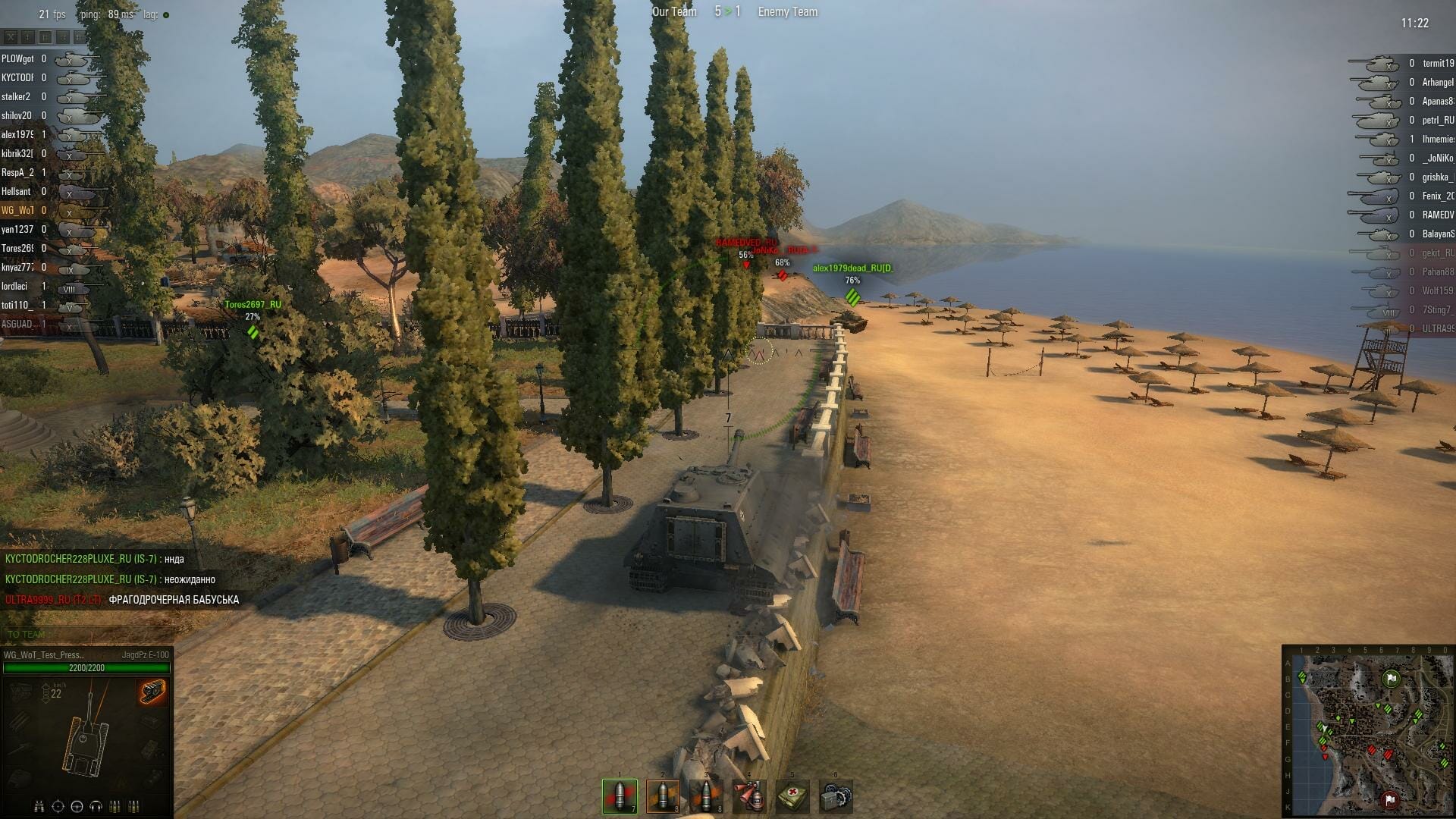
Task: Select lordlaci in the allied team list
Action: (14, 287)
